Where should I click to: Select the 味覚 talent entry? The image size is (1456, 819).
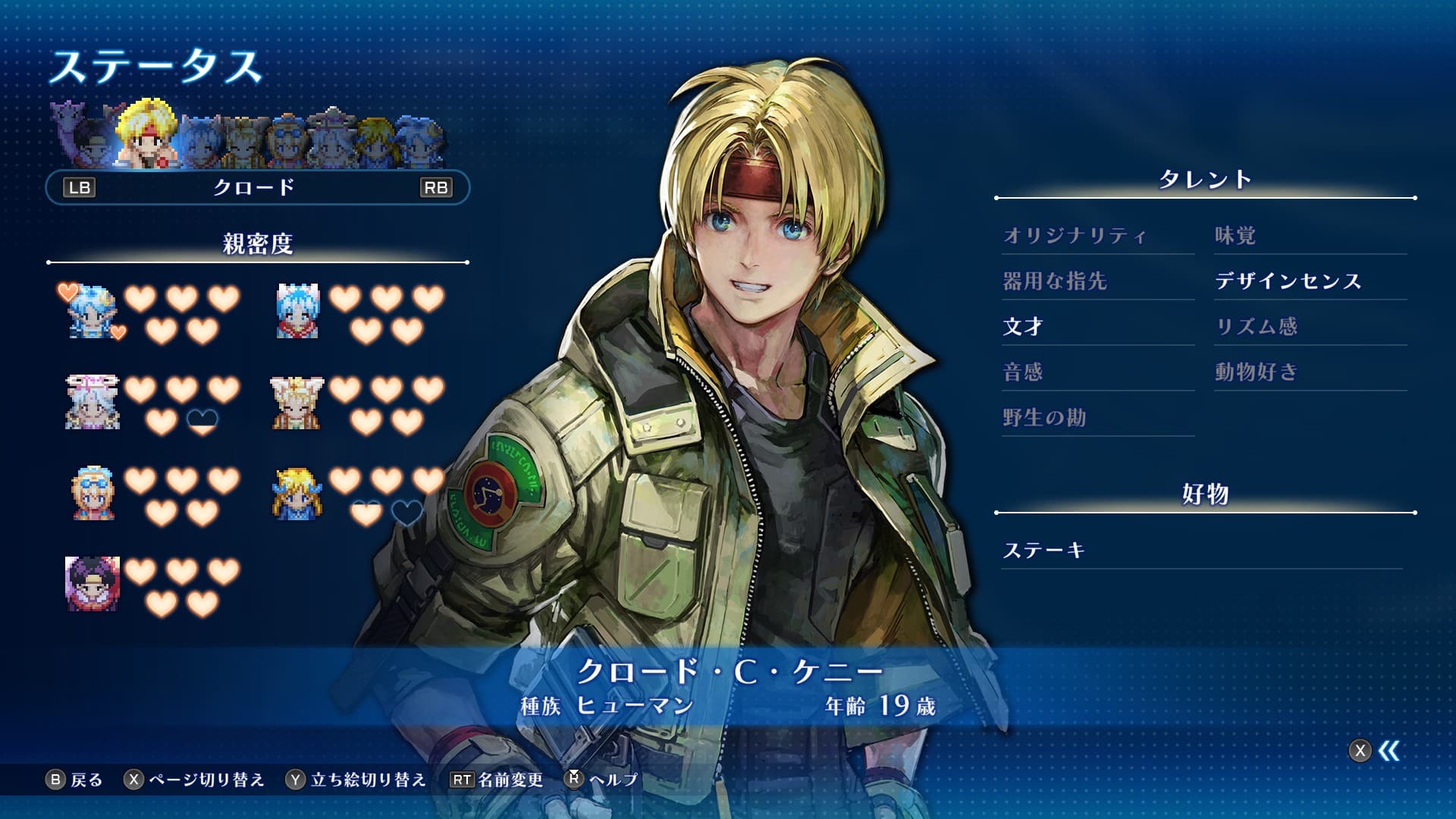pyautogui.click(x=1235, y=236)
